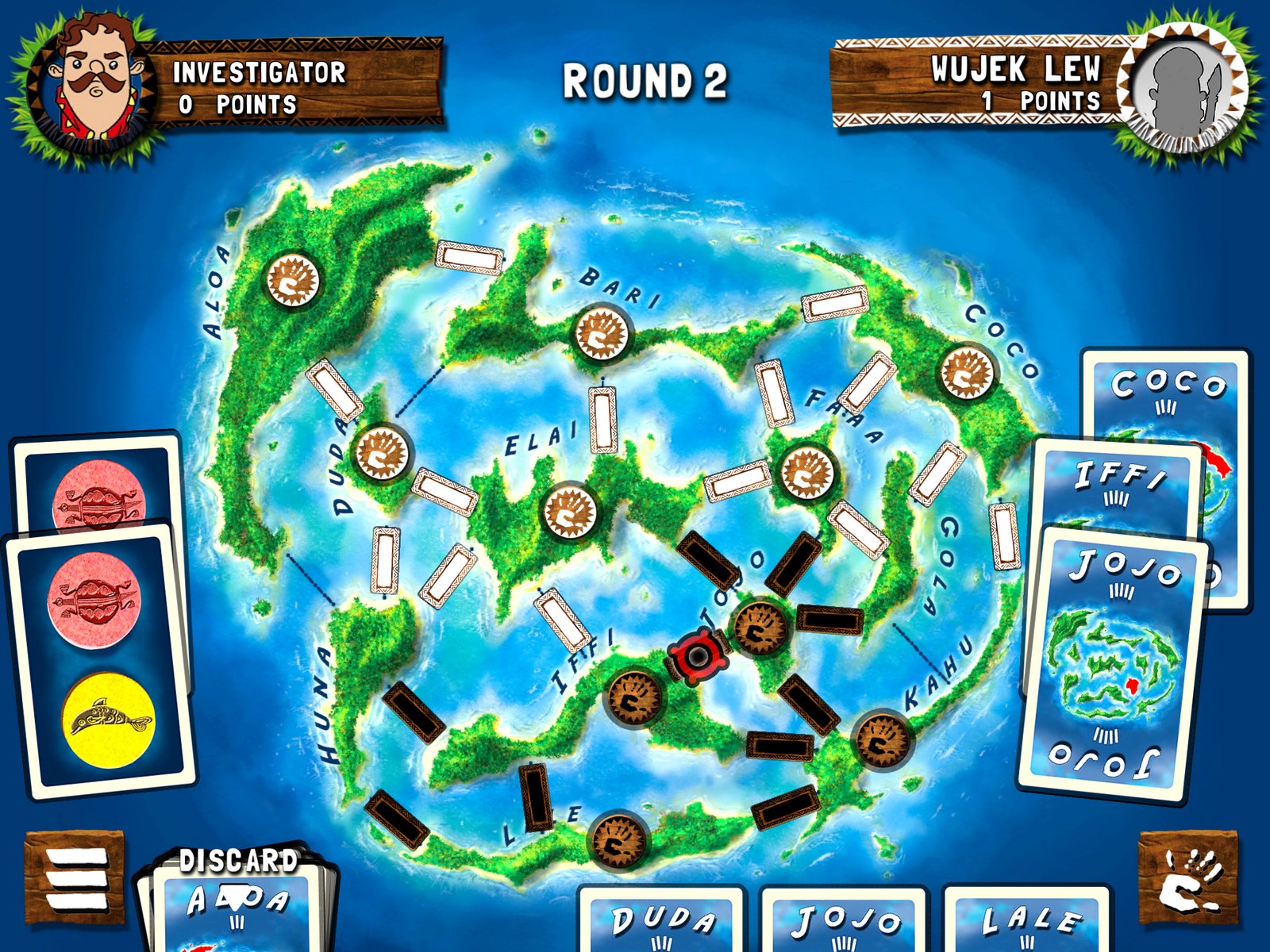Click the red marker between the Jojo islands
Screen dimensions: 1270x952
(697, 656)
